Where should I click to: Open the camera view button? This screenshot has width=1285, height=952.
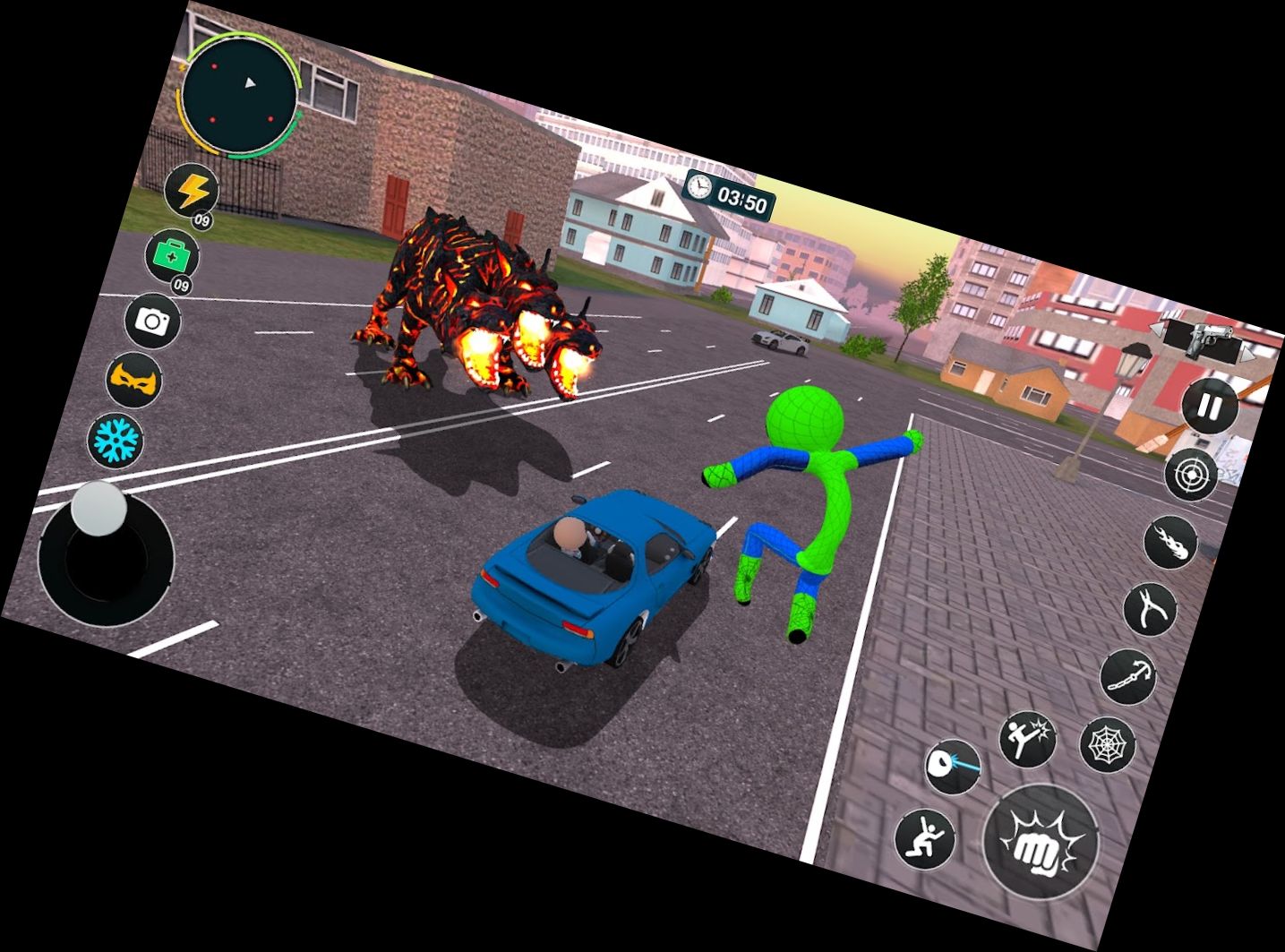pyautogui.click(x=152, y=320)
